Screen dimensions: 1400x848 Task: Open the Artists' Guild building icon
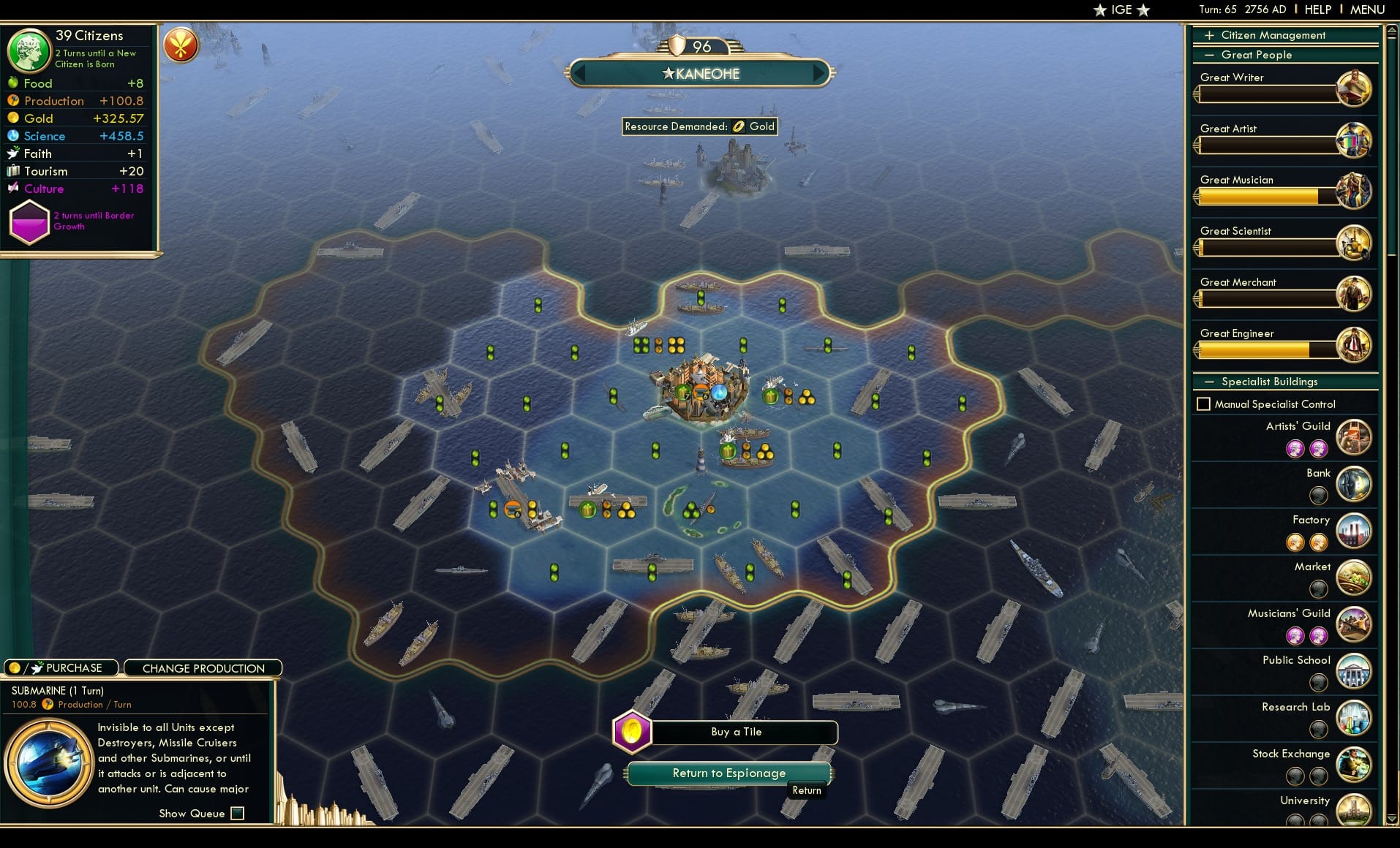click(x=1354, y=437)
